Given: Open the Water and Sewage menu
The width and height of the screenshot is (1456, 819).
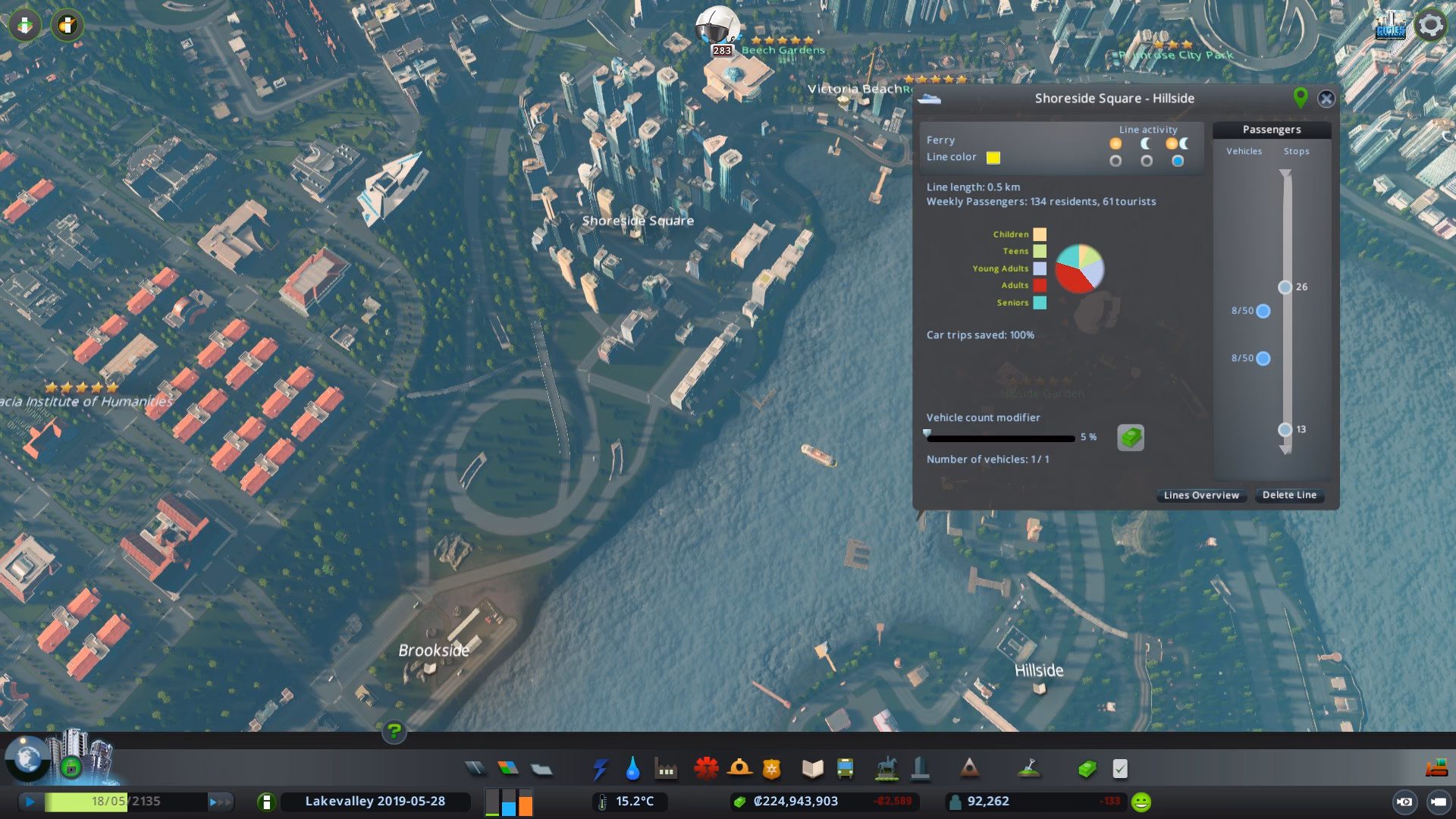Looking at the screenshot, I should pos(632,768).
